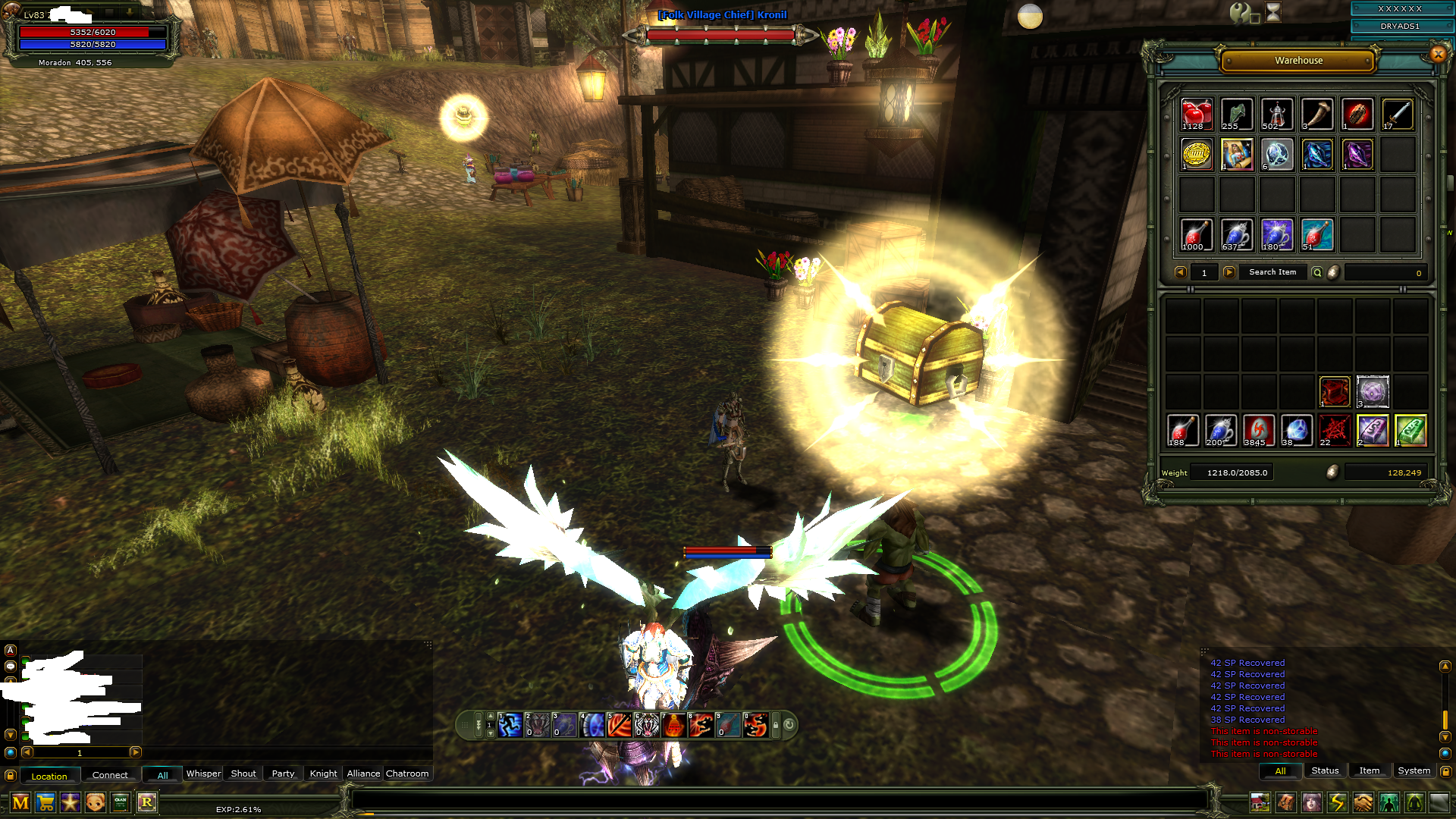This screenshot has width=1456, height=819.
Task: Pick the gold coin item in warehouse
Action: point(1197,155)
